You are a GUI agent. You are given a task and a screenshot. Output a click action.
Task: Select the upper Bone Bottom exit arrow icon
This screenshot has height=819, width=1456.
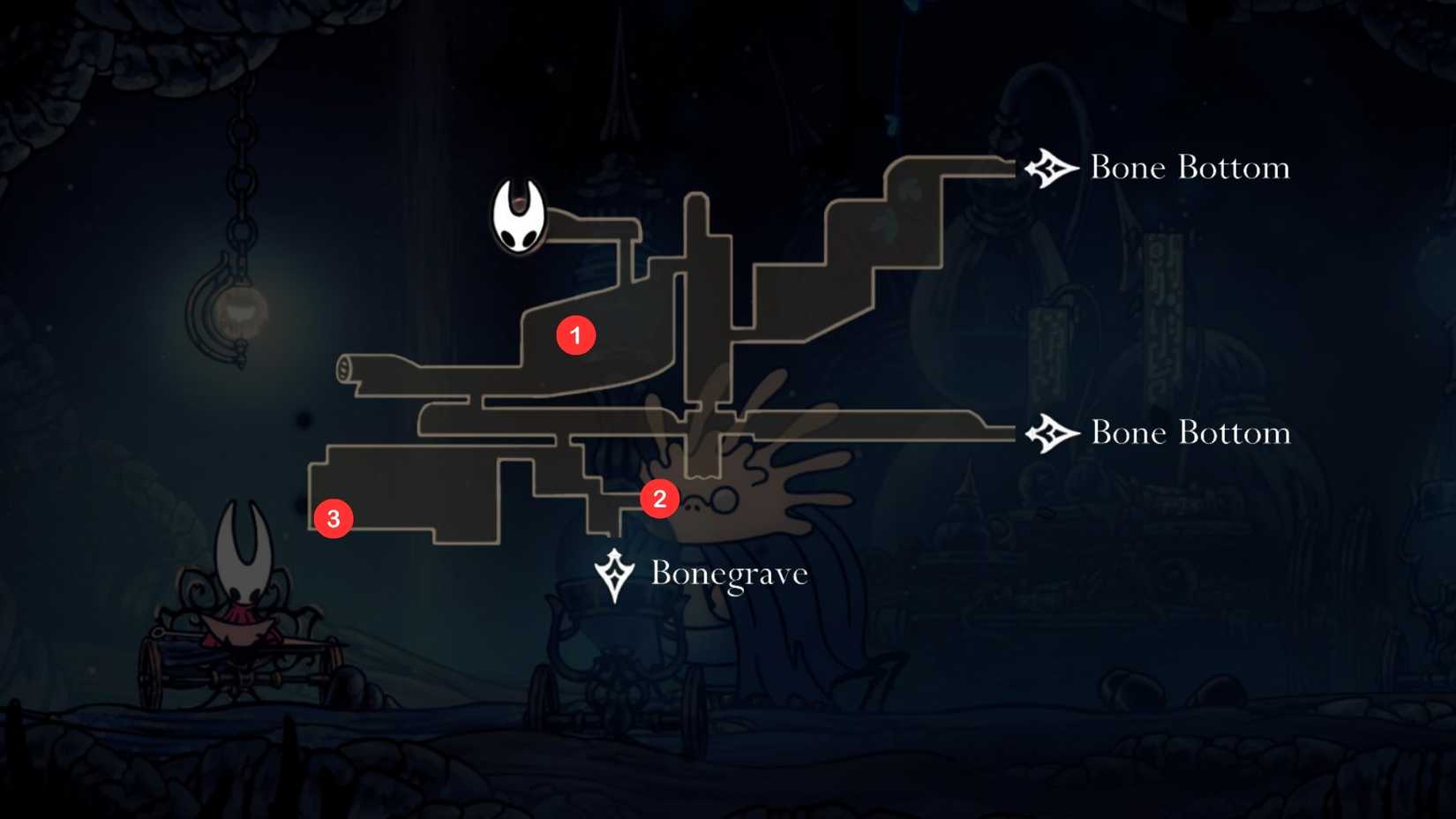pos(1051,167)
